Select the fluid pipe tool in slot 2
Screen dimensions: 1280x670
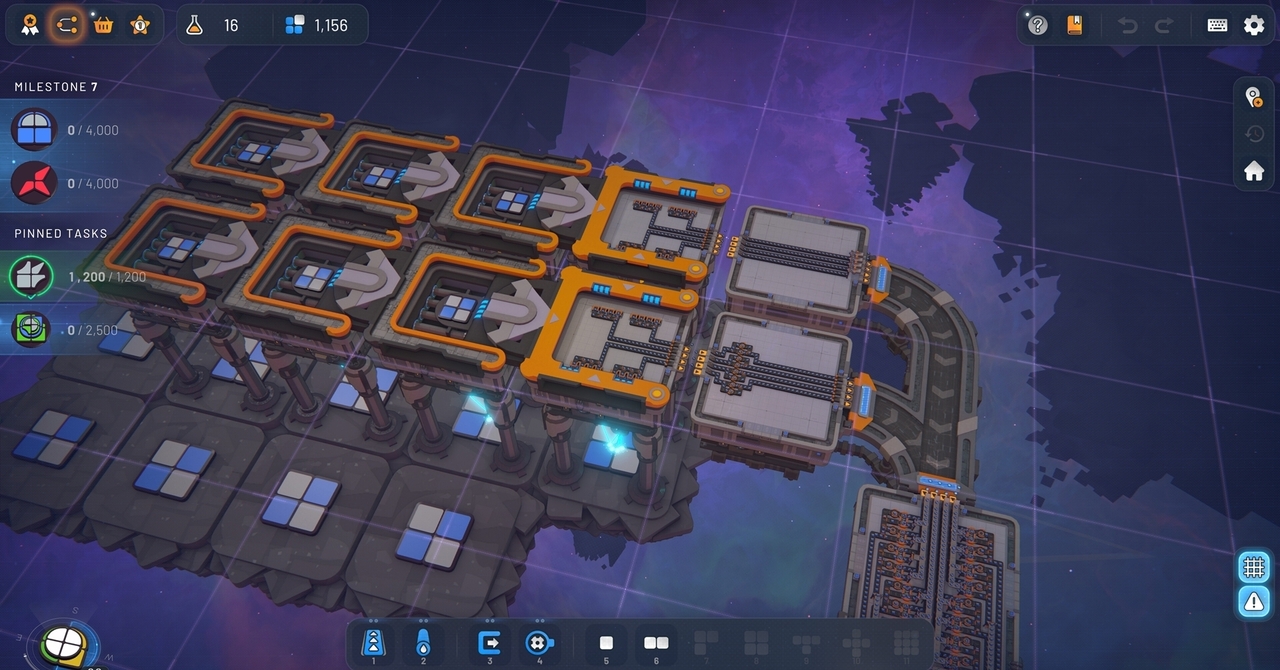tap(423, 643)
